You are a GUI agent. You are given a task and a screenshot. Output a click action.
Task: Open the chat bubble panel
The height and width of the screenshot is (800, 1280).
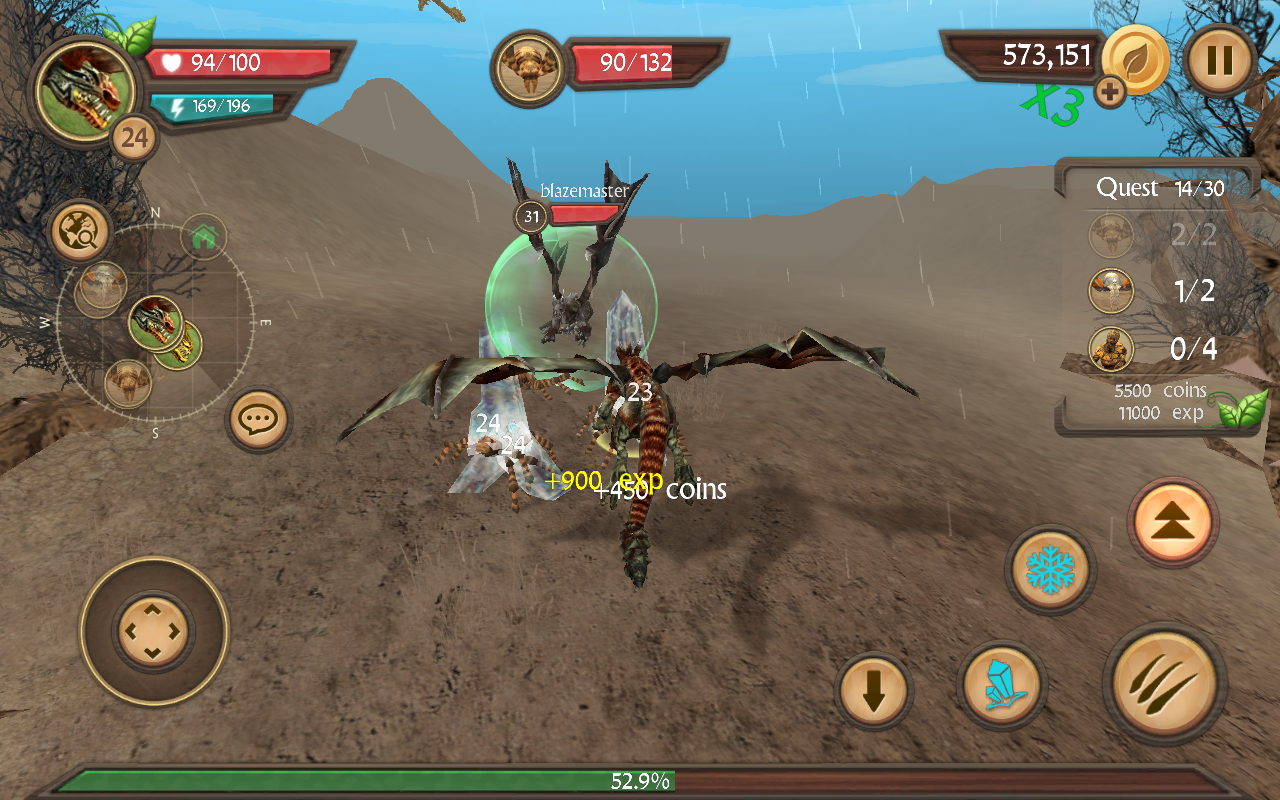(x=257, y=420)
